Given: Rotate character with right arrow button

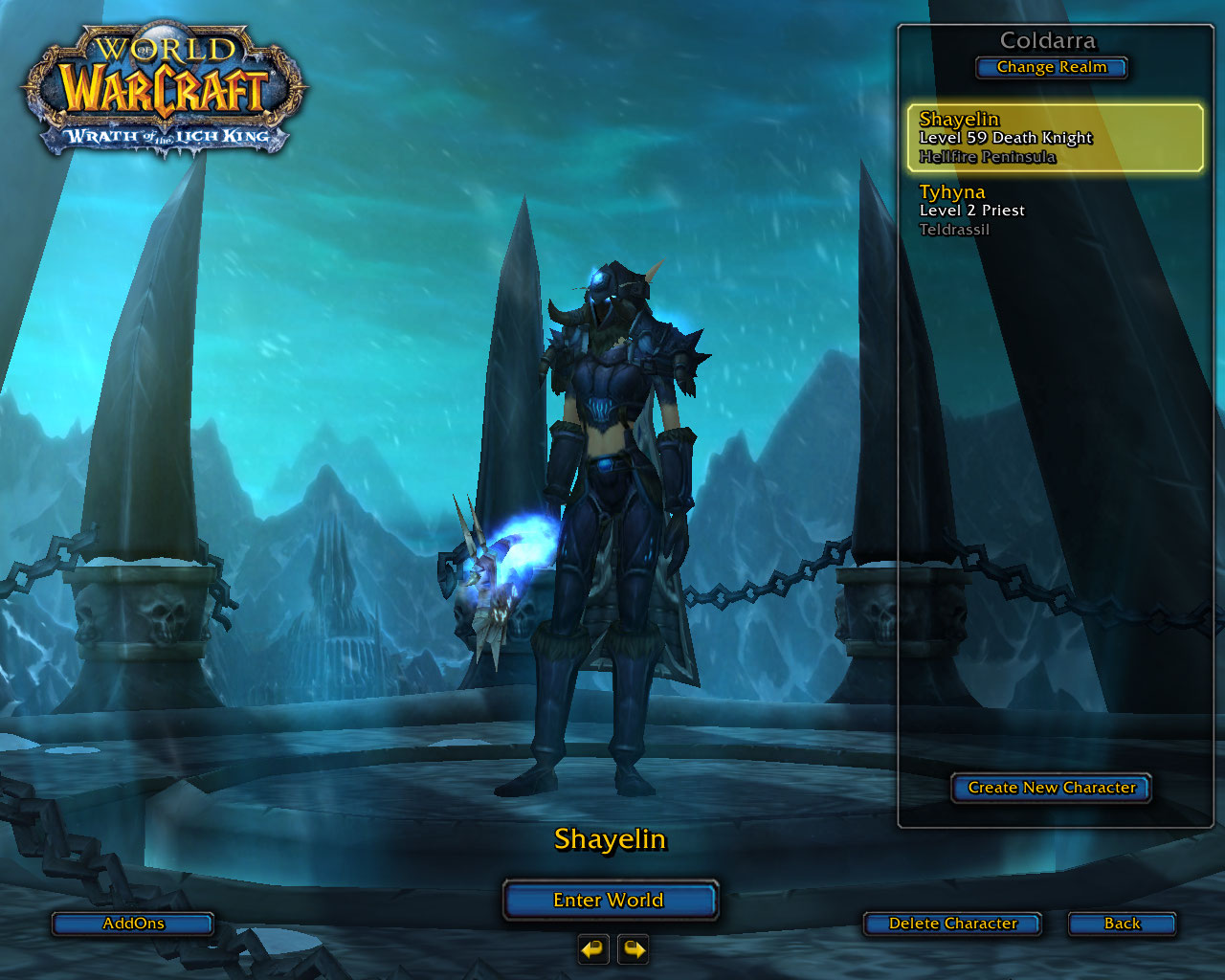Looking at the screenshot, I should point(634,949).
